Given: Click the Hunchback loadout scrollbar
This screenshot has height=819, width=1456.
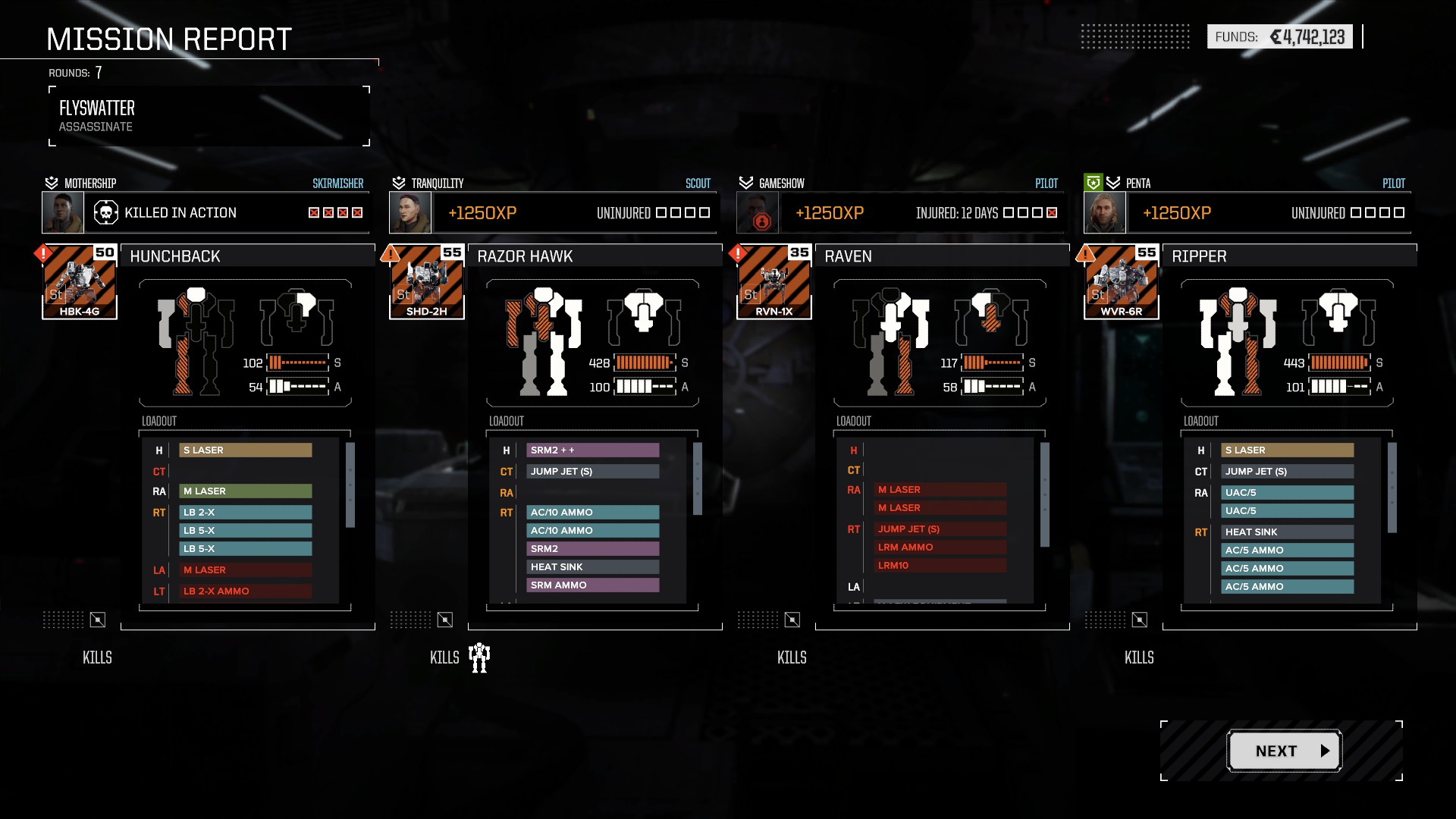Looking at the screenshot, I should (x=350, y=485).
